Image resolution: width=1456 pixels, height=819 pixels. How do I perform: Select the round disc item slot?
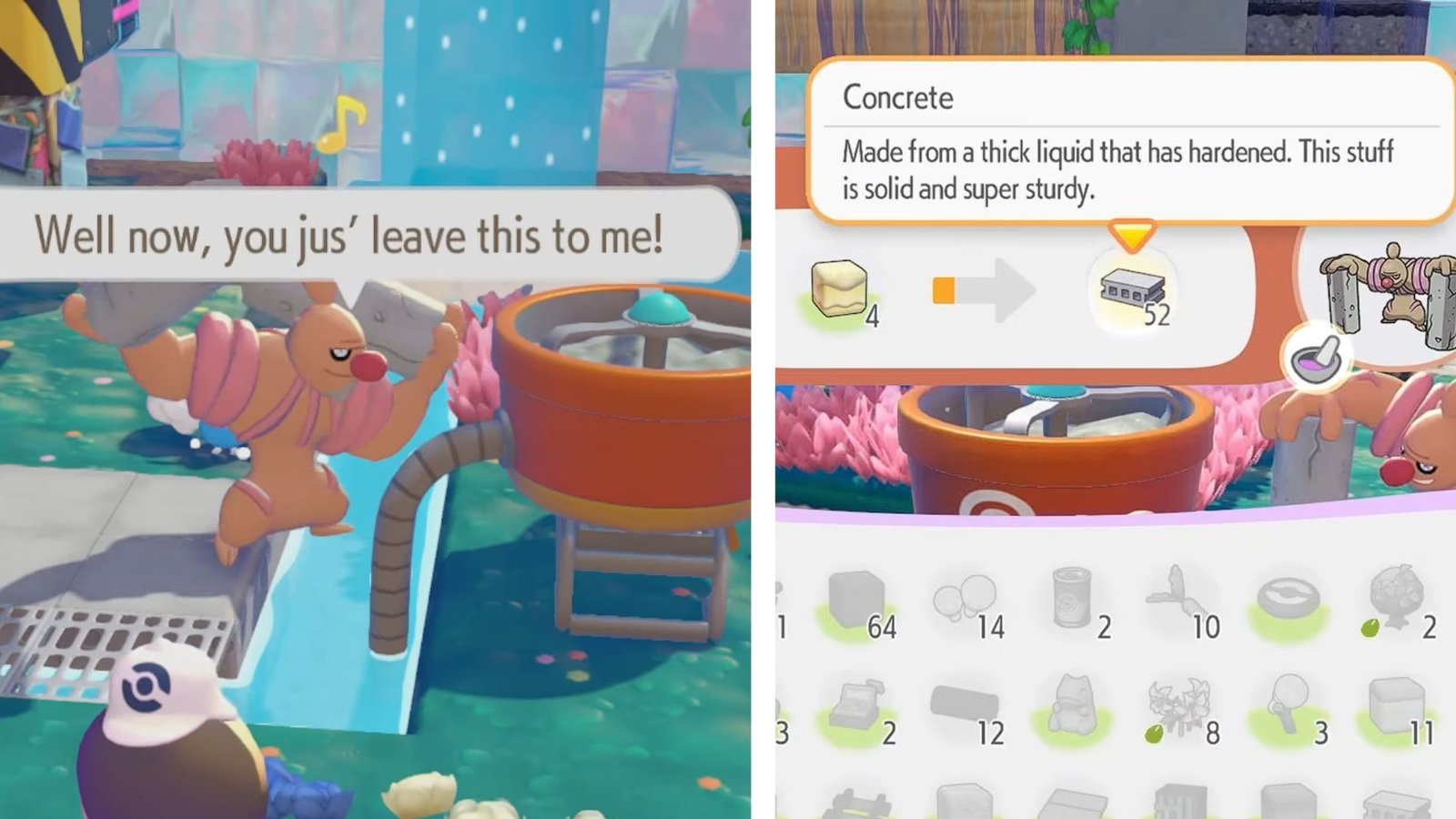1289,602
